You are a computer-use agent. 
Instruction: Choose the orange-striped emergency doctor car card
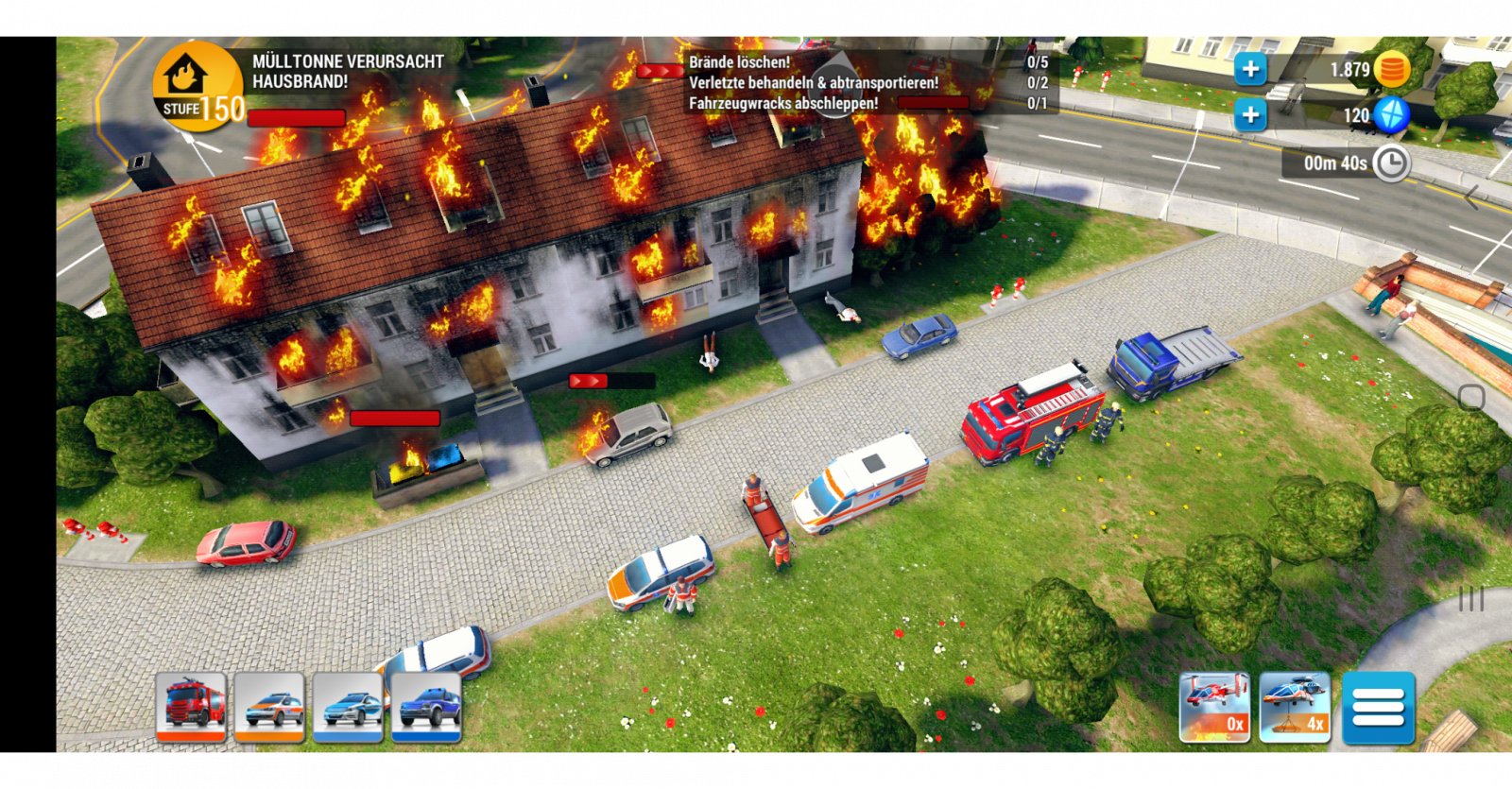tap(269, 707)
